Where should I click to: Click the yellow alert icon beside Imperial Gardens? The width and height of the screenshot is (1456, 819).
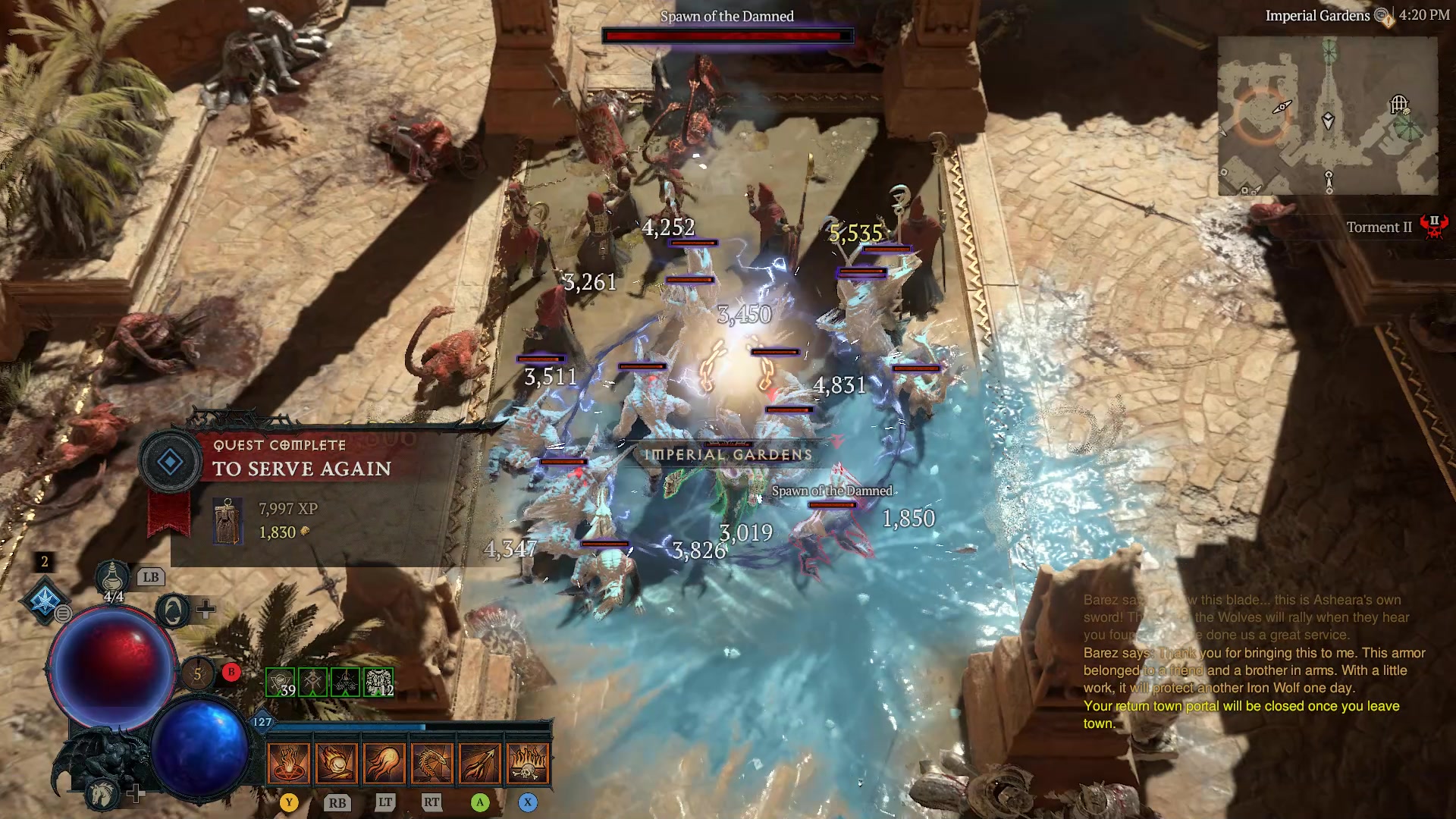pos(1387,23)
